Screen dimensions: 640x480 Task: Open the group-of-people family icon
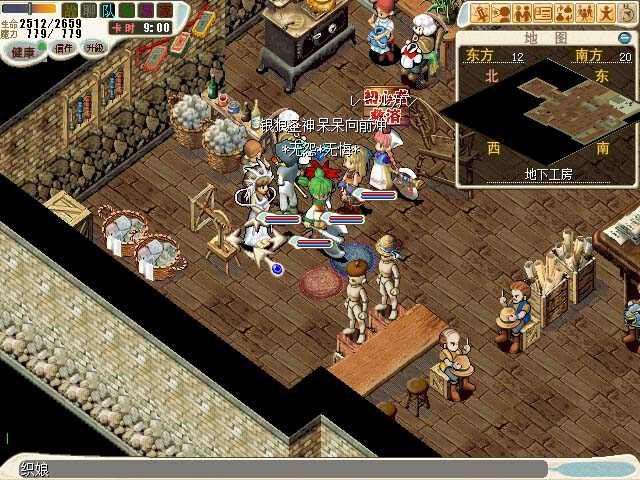585,13
